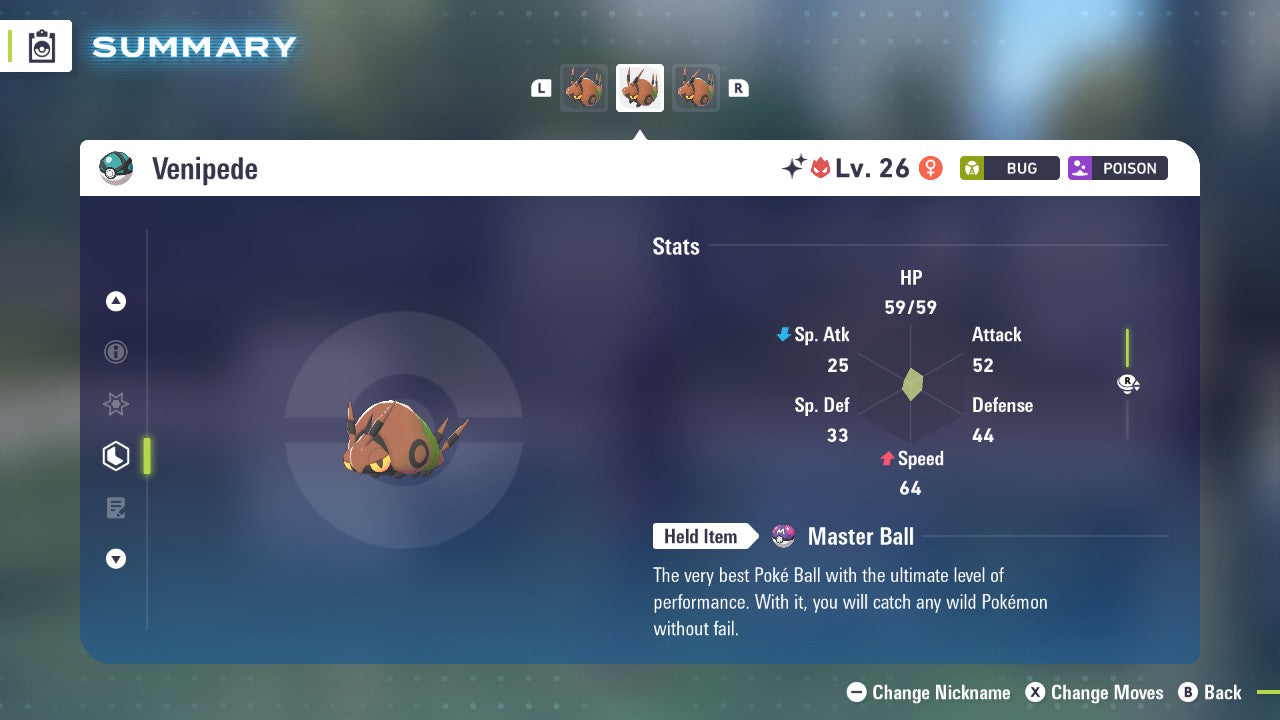Click the POISON type badge

[x=1117, y=168]
